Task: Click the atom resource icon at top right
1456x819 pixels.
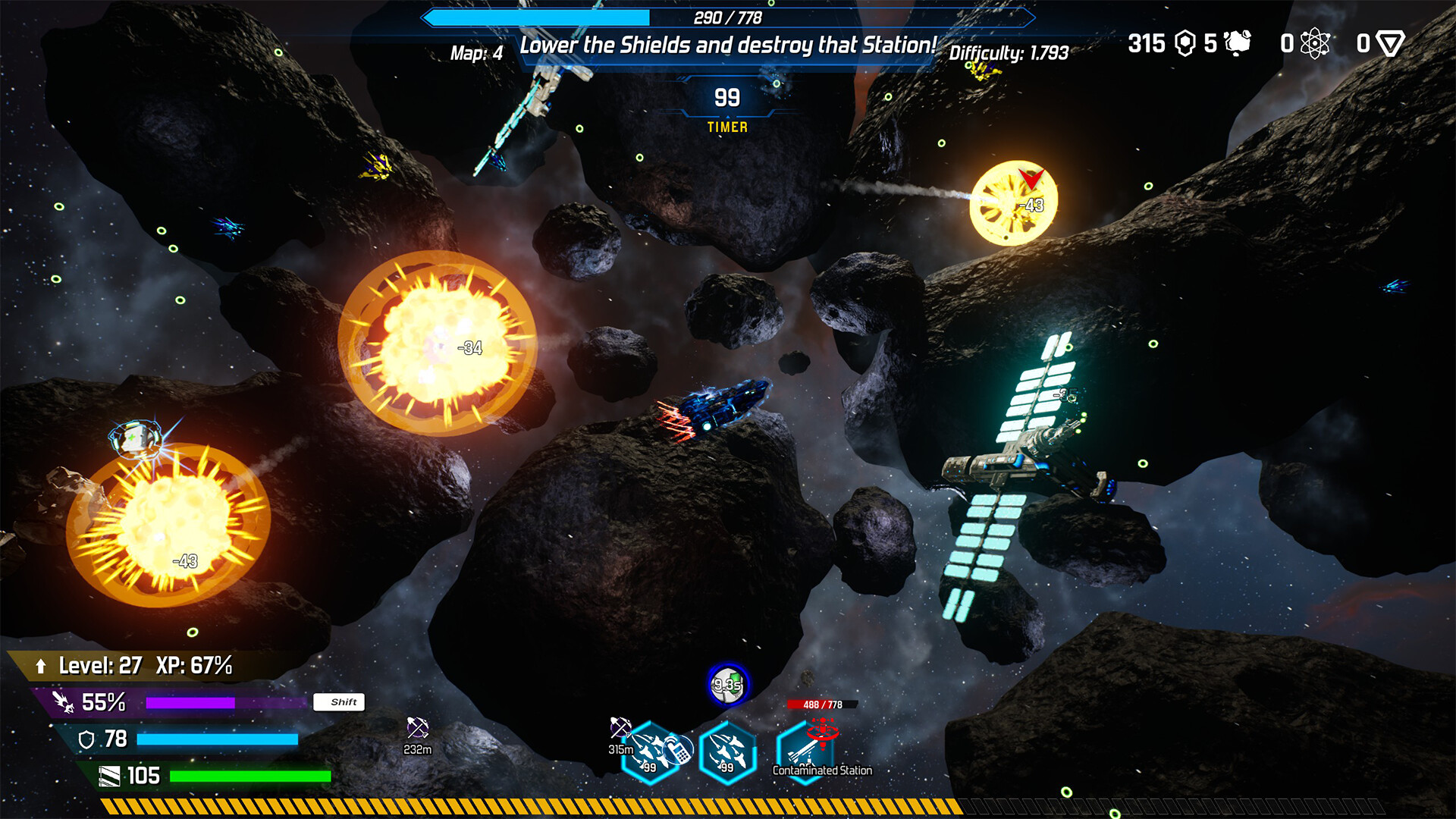Action: (x=1313, y=44)
